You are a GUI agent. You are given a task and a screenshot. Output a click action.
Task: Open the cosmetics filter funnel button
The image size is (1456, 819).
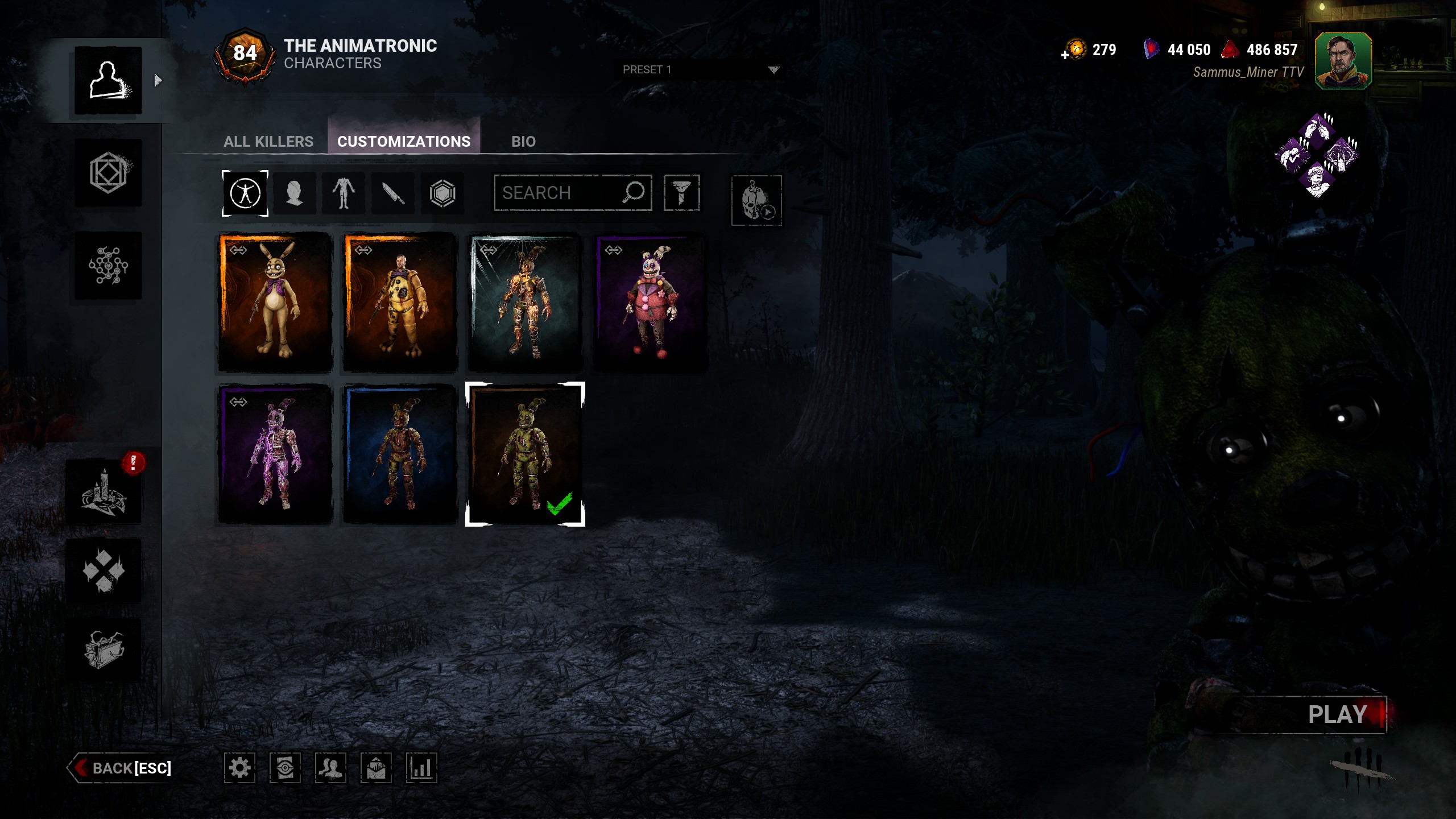click(681, 193)
